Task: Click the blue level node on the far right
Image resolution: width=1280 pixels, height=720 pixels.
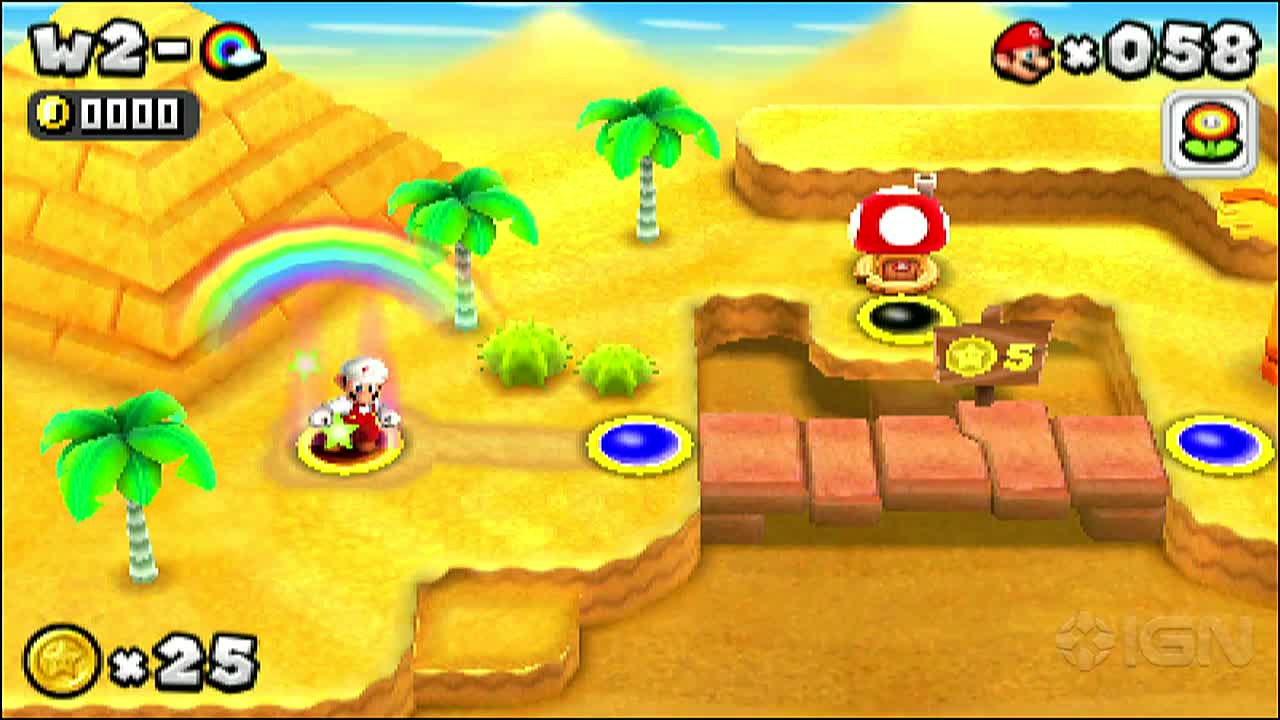Action: [x=1215, y=442]
